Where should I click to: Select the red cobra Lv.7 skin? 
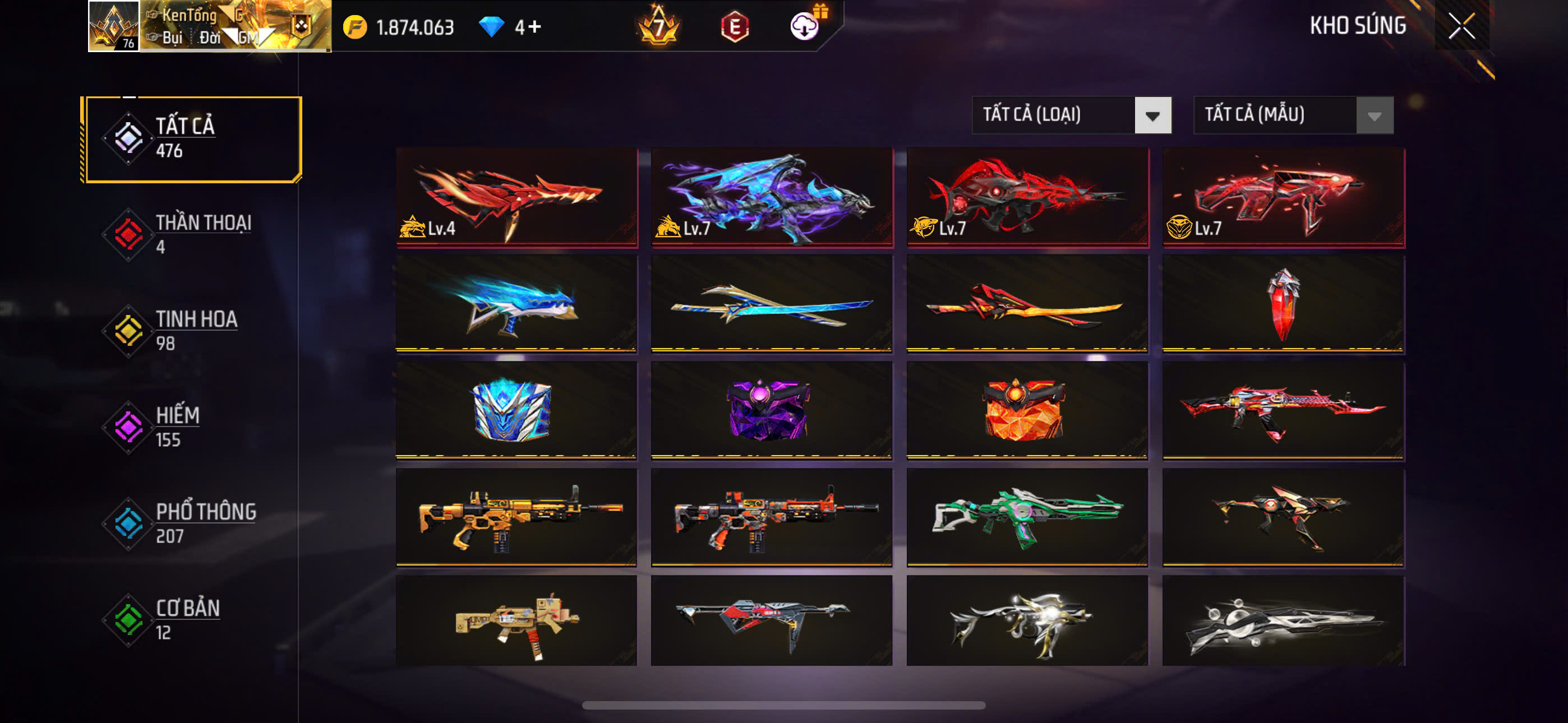point(1283,197)
